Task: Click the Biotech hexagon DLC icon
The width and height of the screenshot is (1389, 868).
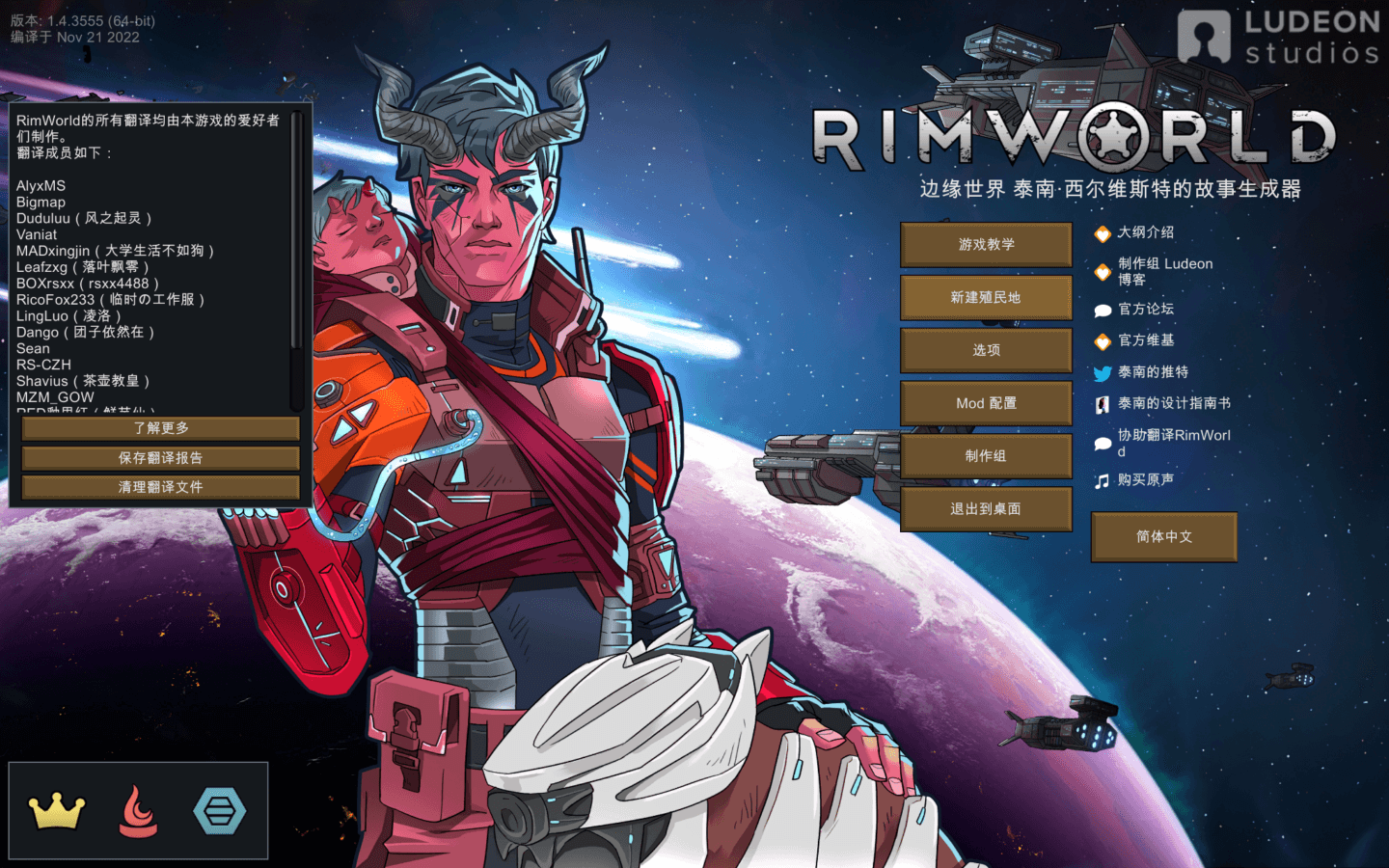Action: [x=221, y=811]
